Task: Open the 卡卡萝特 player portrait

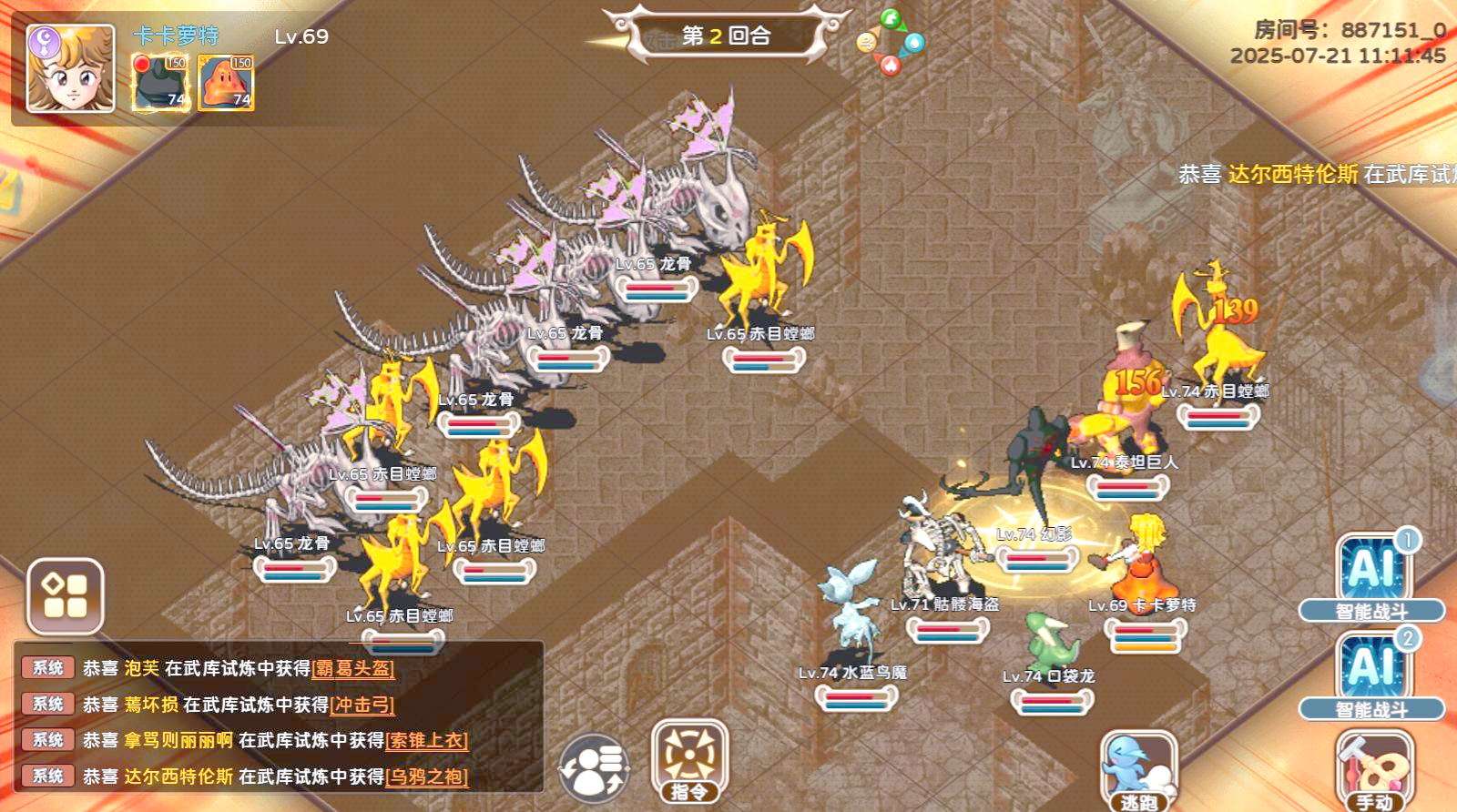Action: (70, 68)
